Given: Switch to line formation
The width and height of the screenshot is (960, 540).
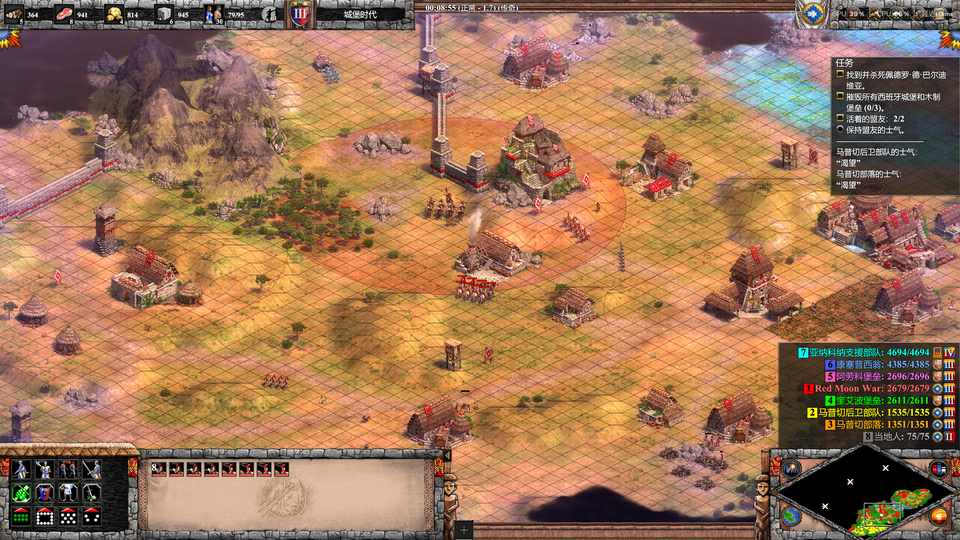Looking at the screenshot, I should click(20, 516).
